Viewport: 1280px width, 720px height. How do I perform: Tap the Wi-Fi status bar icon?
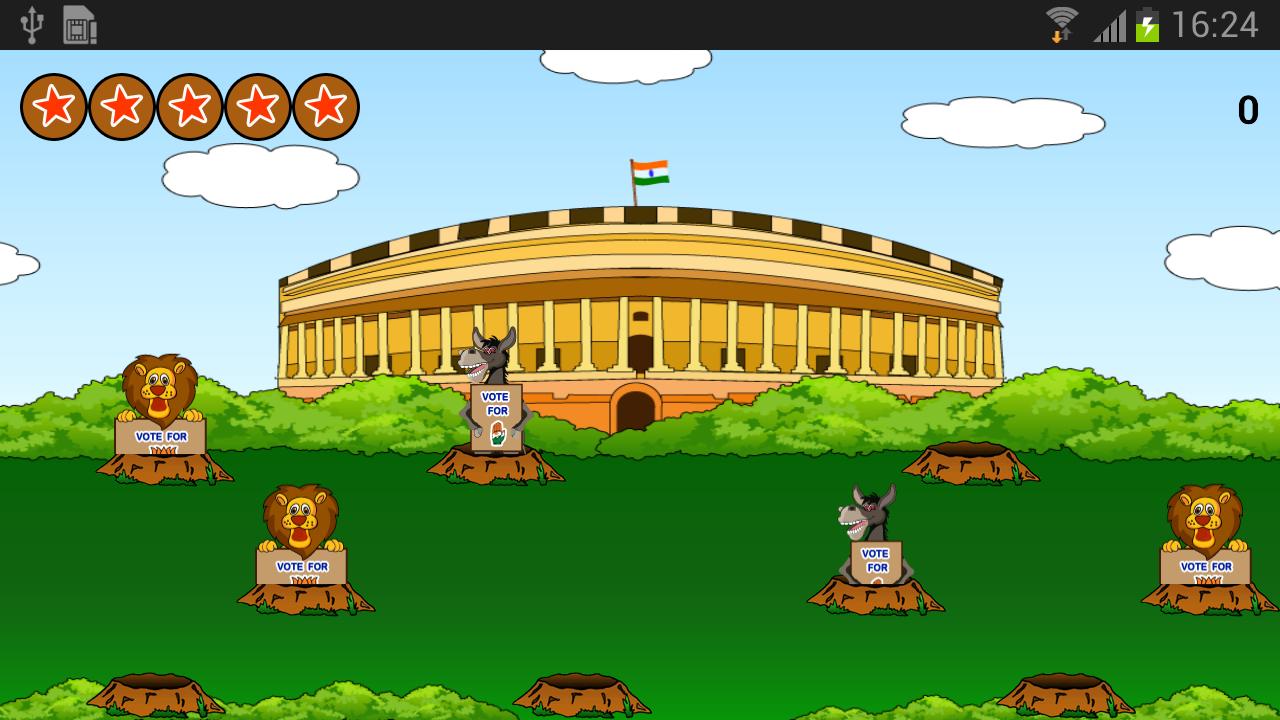tap(1060, 22)
